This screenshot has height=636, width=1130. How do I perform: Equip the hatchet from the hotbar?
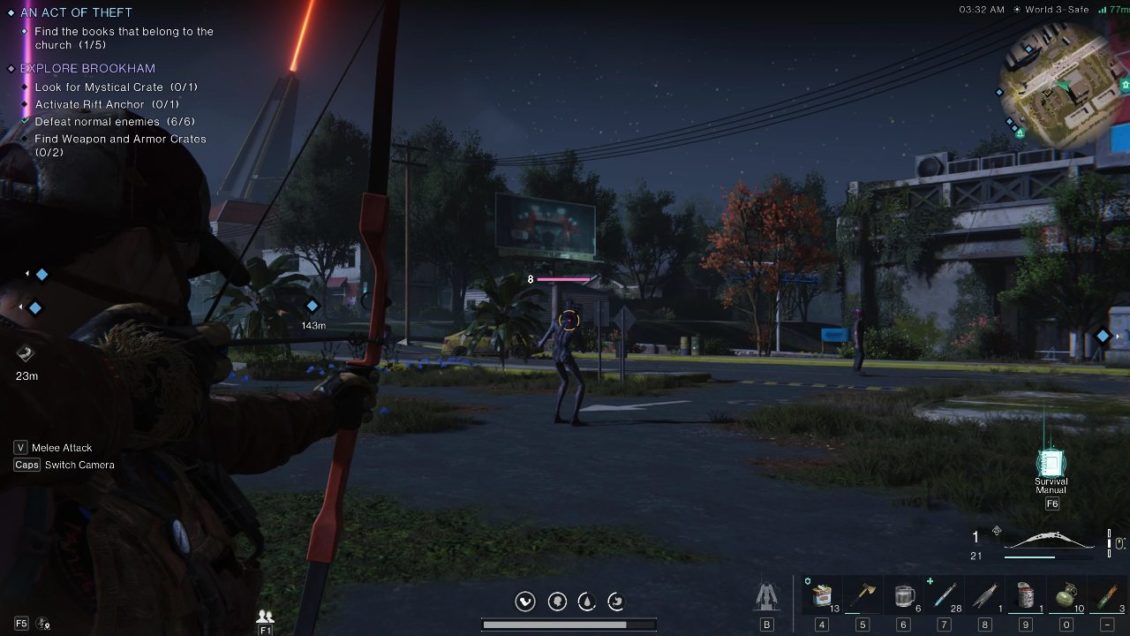click(x=862, y=595)
